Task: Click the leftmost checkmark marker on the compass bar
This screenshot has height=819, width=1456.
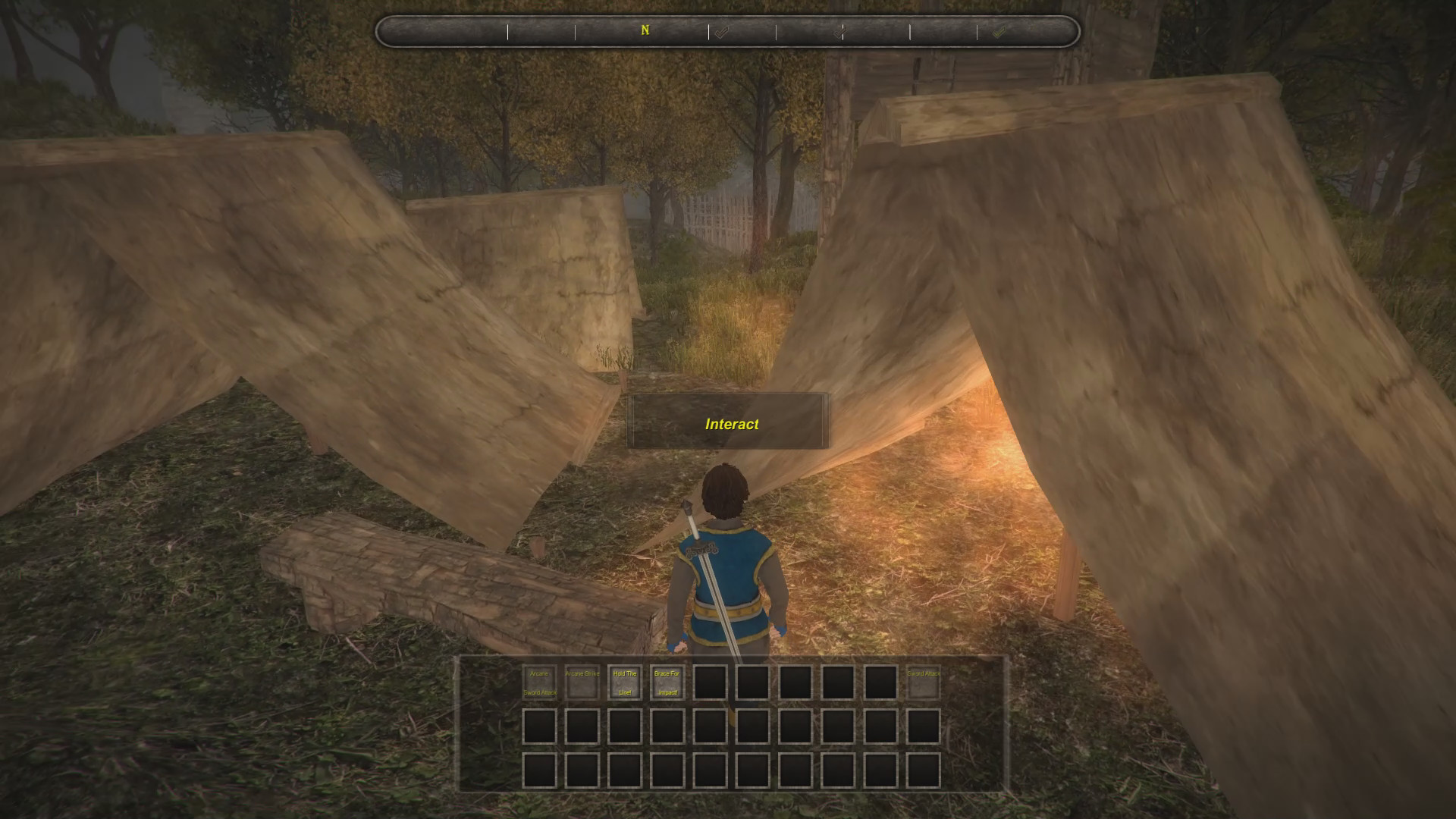Action: tap(720, 32)
